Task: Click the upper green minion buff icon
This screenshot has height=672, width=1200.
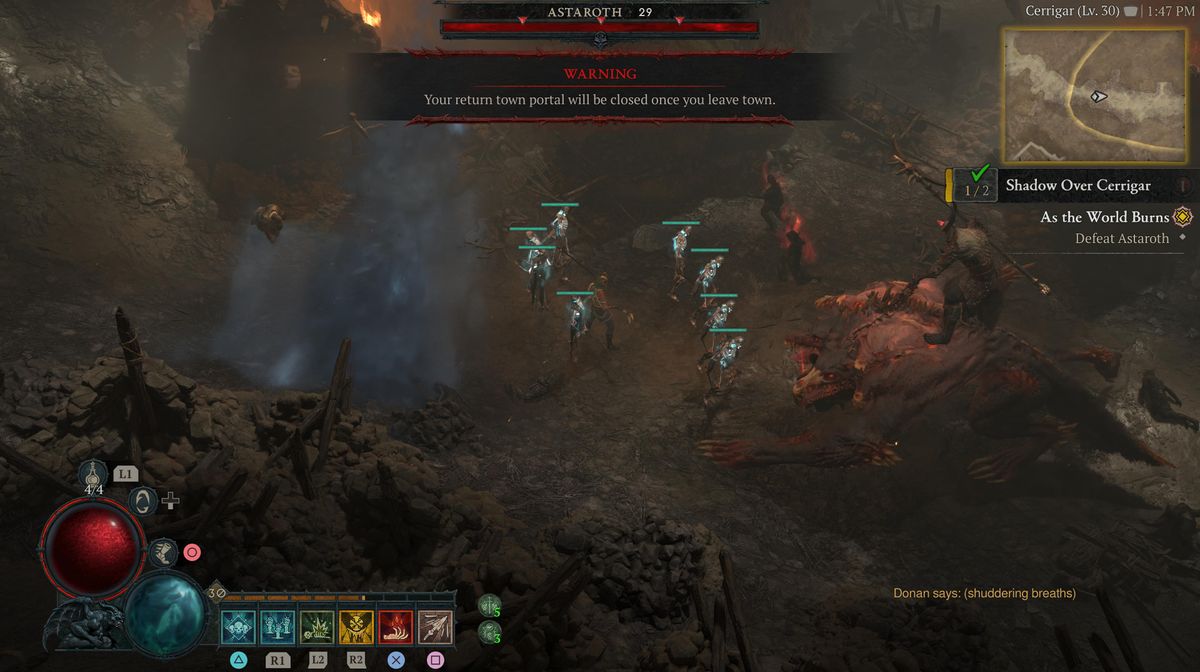Action: [x=489, y=605]
